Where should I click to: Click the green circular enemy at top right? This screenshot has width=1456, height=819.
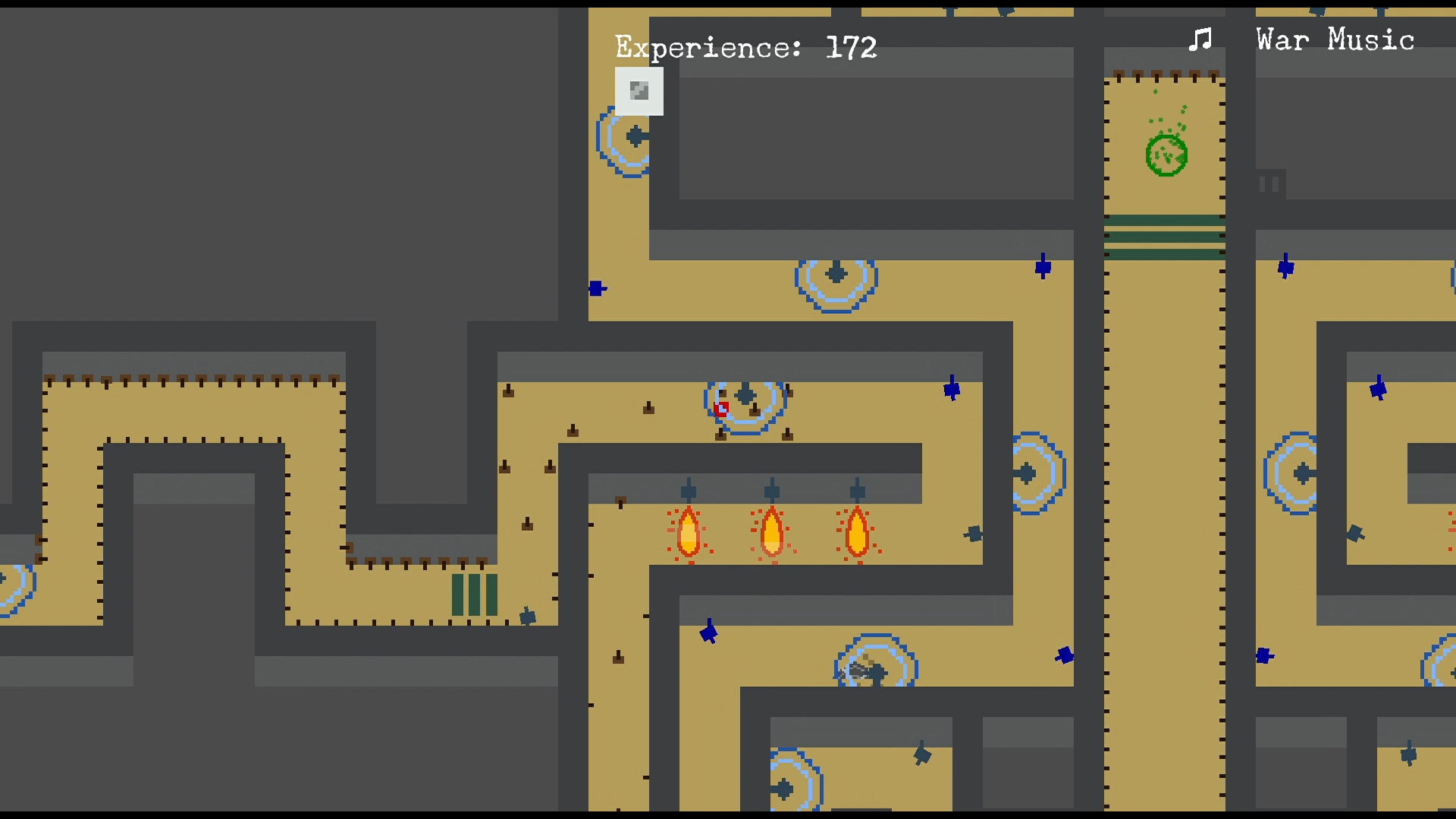[x=1165, y=154]
